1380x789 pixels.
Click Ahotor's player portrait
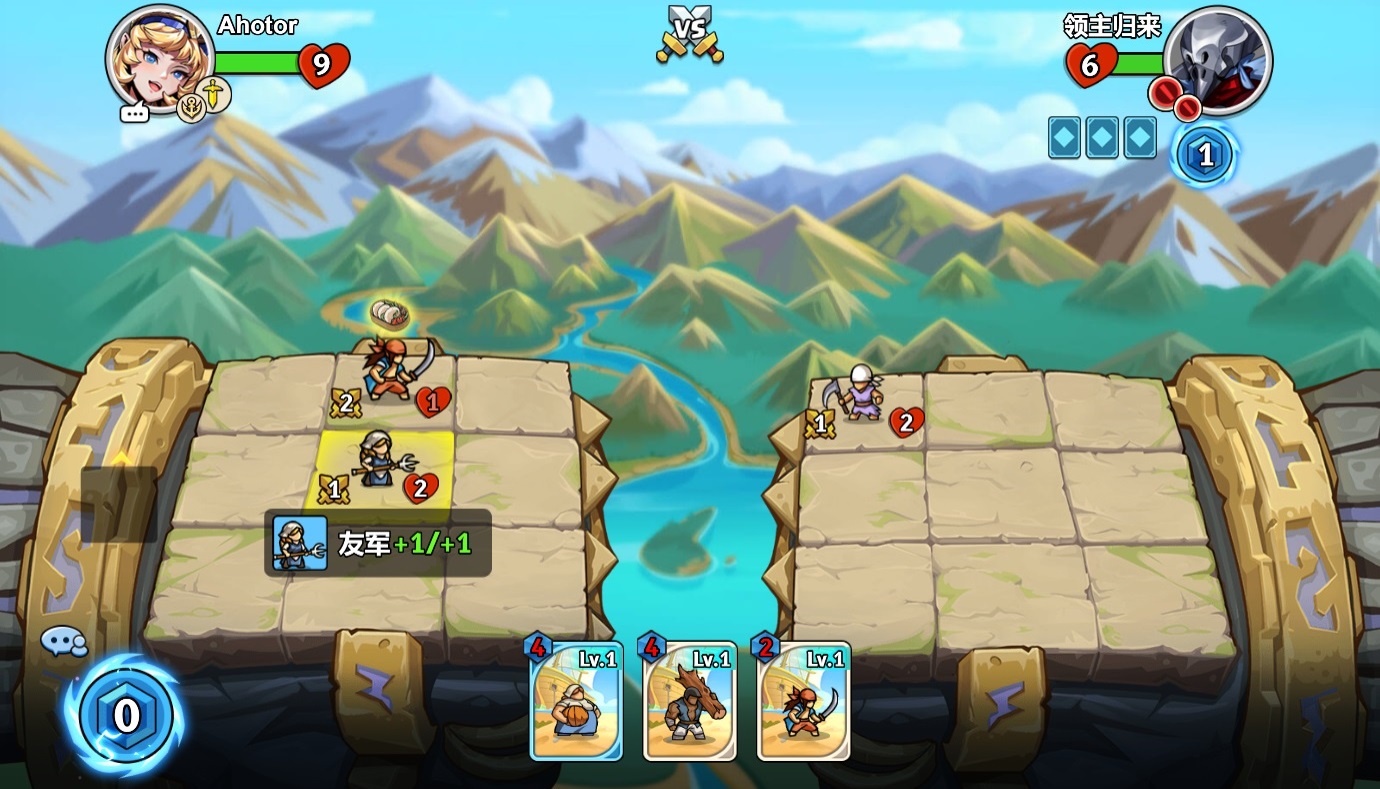(160, 57)
